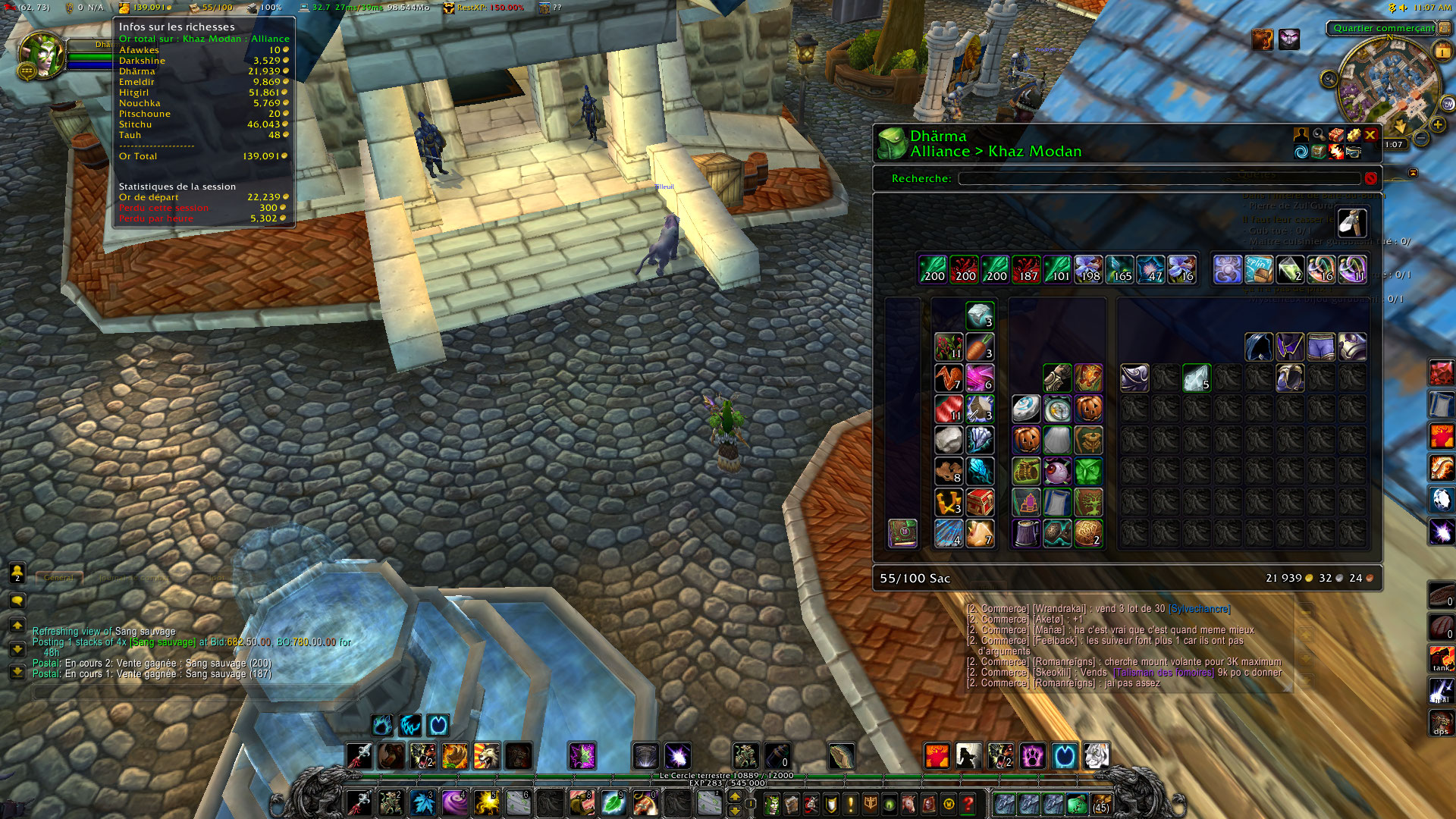
Task: Click the Général chat tab
Action: 58,578
